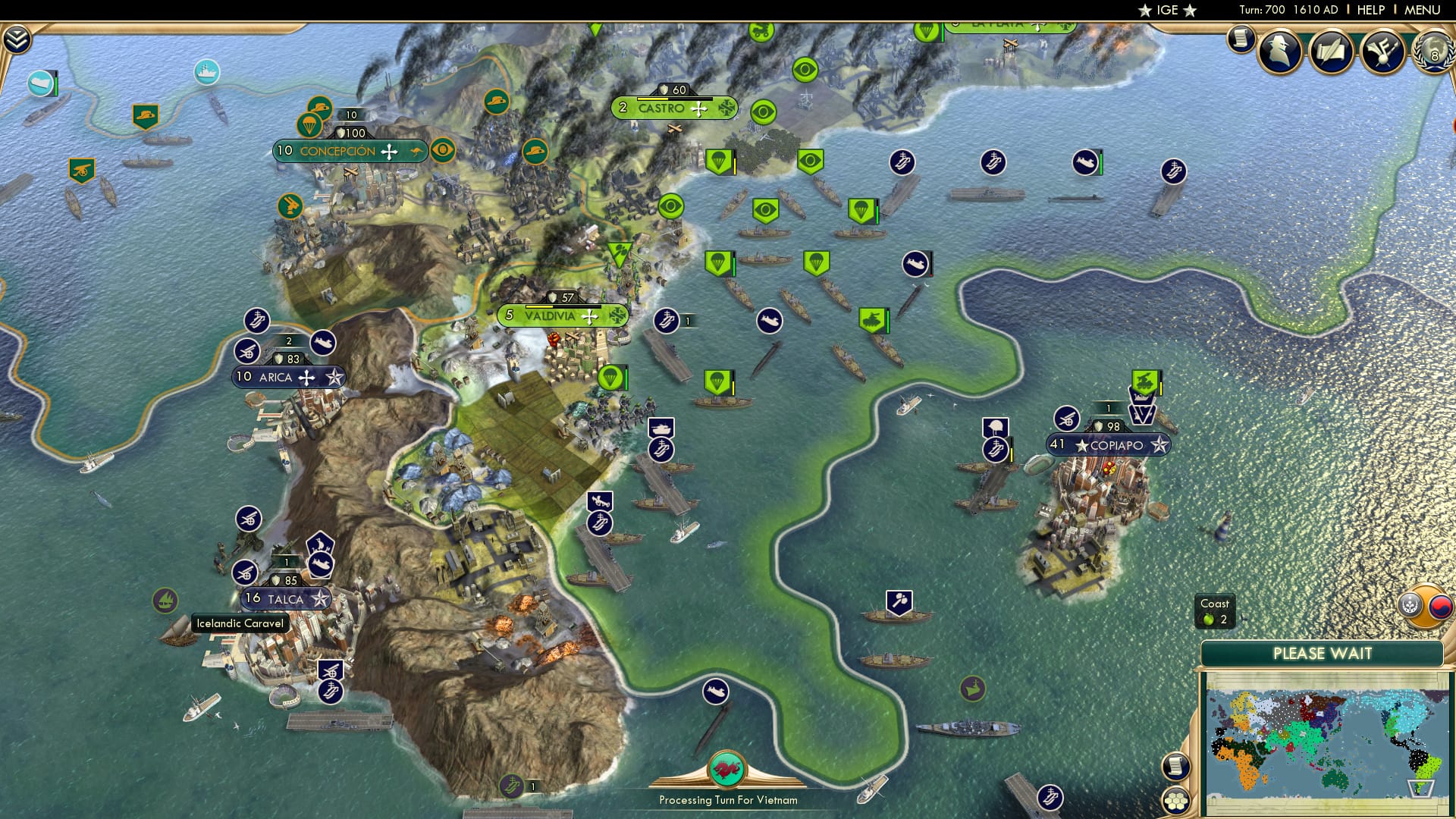Open the Concepción city banner
This screenshot has height=819, width=1456.
point(338,150)
